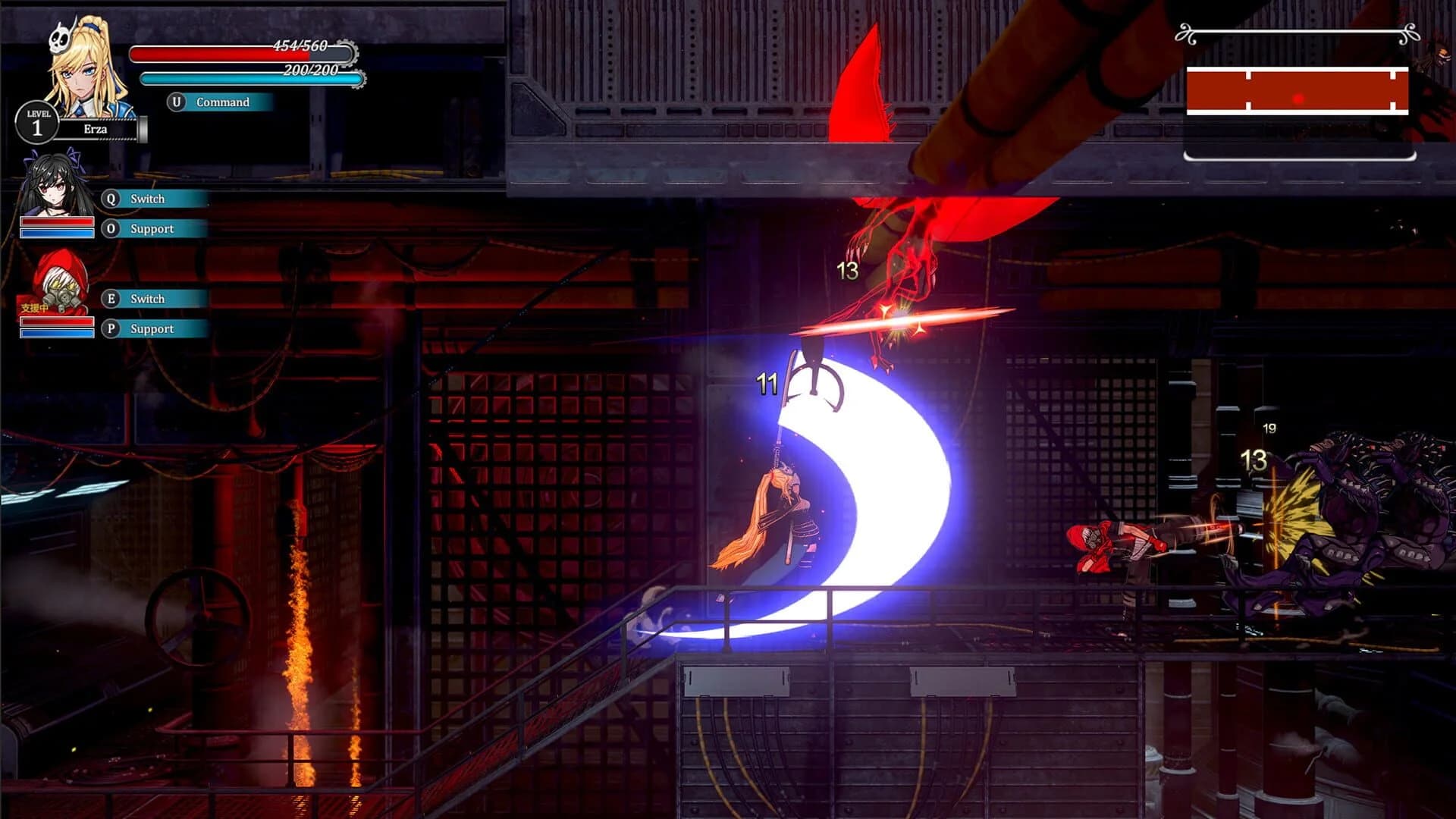Select the E key icon beside Switch

(x=111, y=300)
